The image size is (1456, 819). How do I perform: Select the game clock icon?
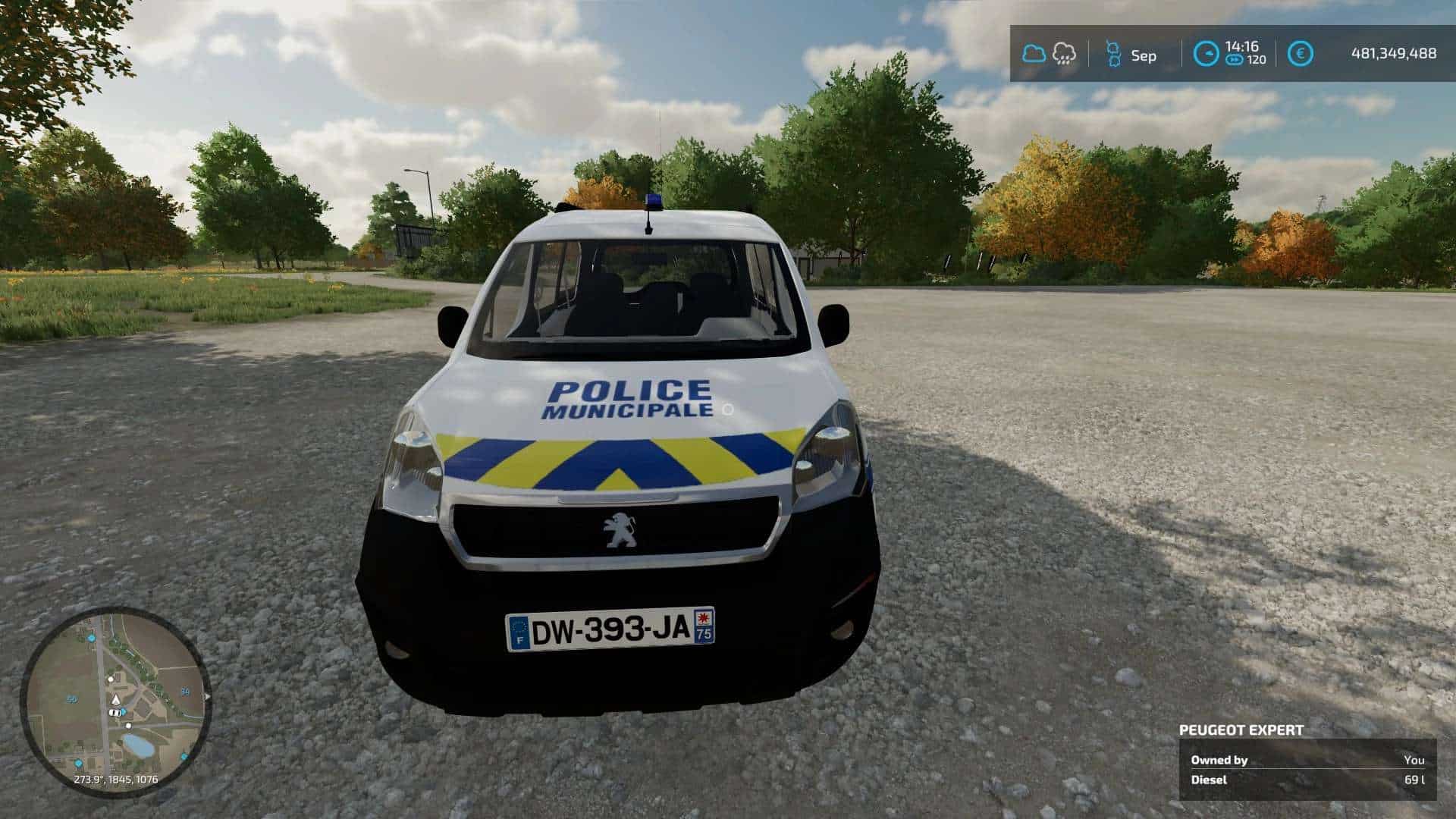coord(1206,54)
